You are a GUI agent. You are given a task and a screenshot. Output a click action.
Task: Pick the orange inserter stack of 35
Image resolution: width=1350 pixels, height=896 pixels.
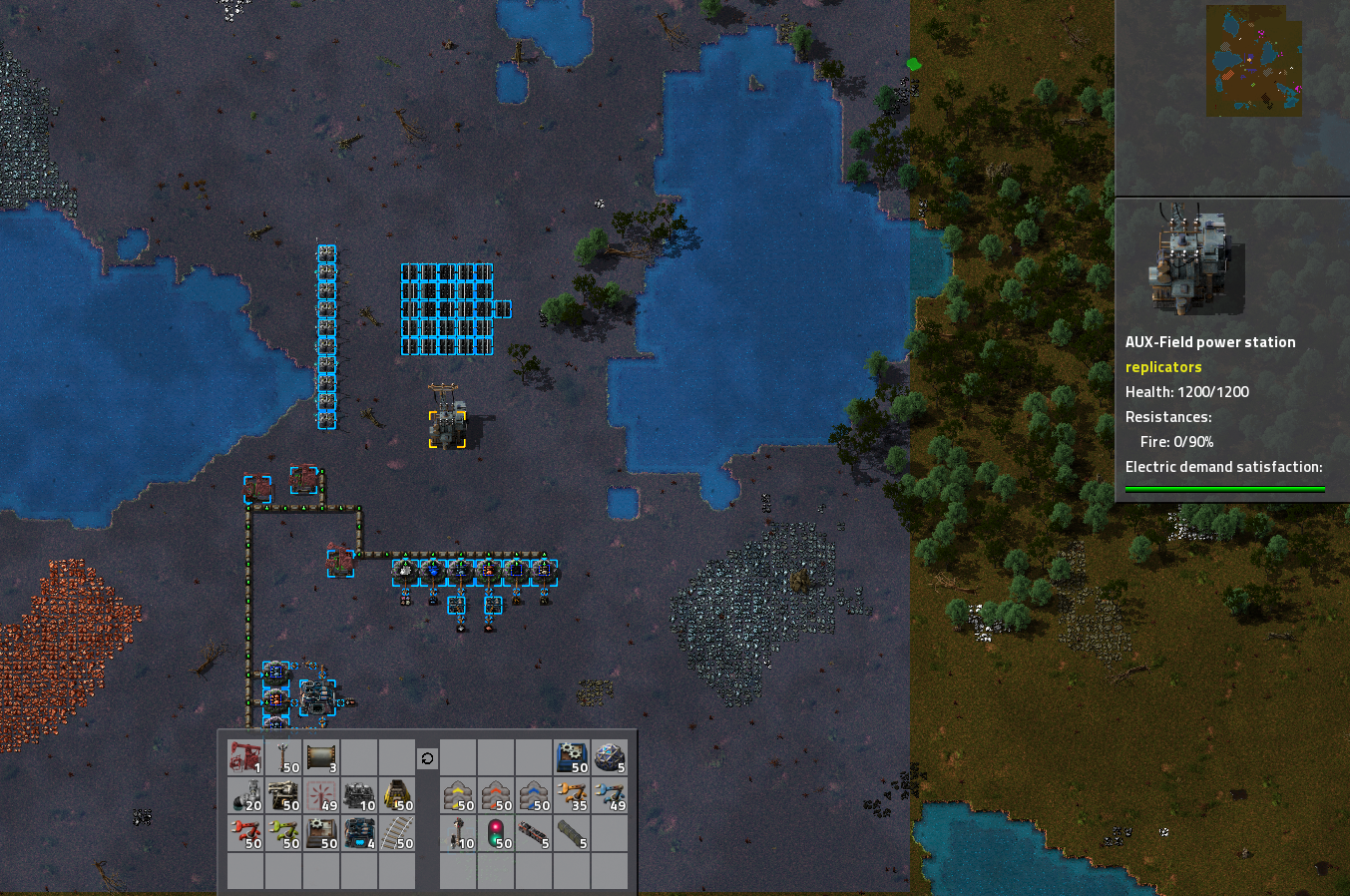572,796
